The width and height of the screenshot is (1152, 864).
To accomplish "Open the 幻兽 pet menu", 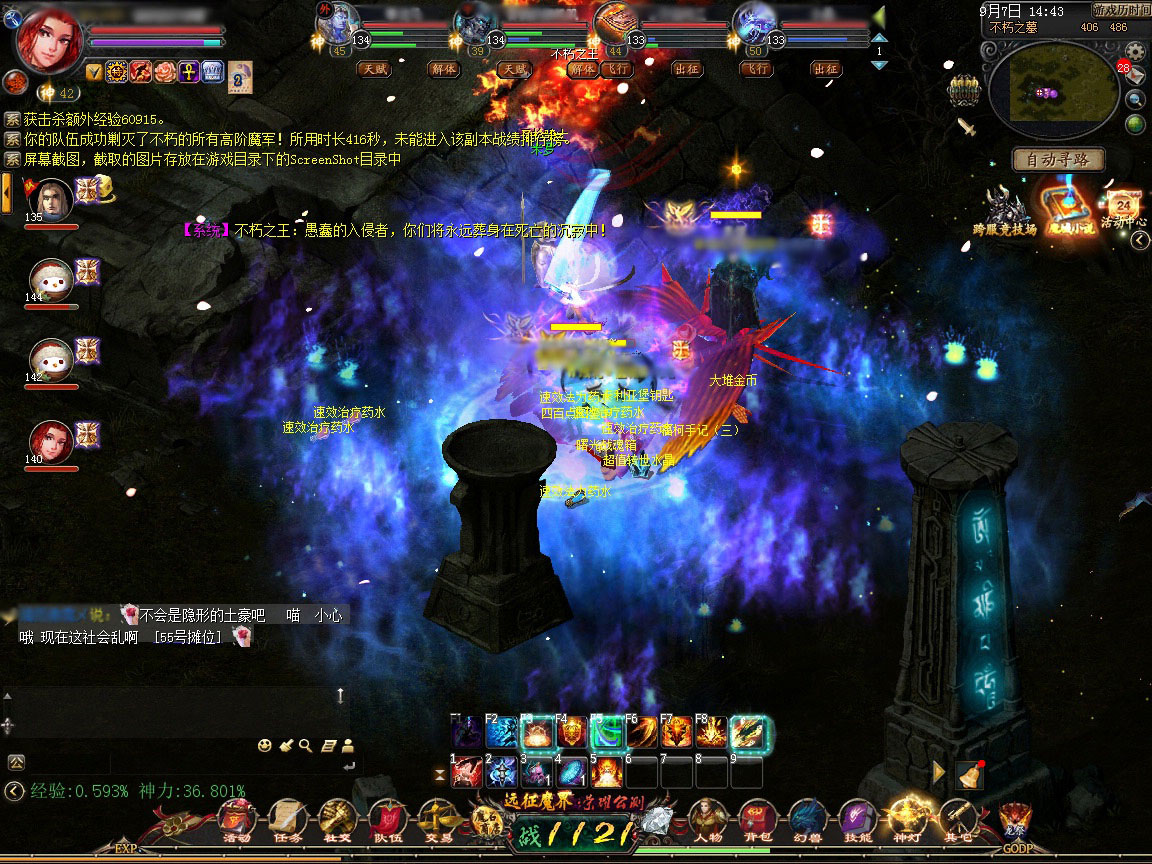I will click(x=806, y=820).
